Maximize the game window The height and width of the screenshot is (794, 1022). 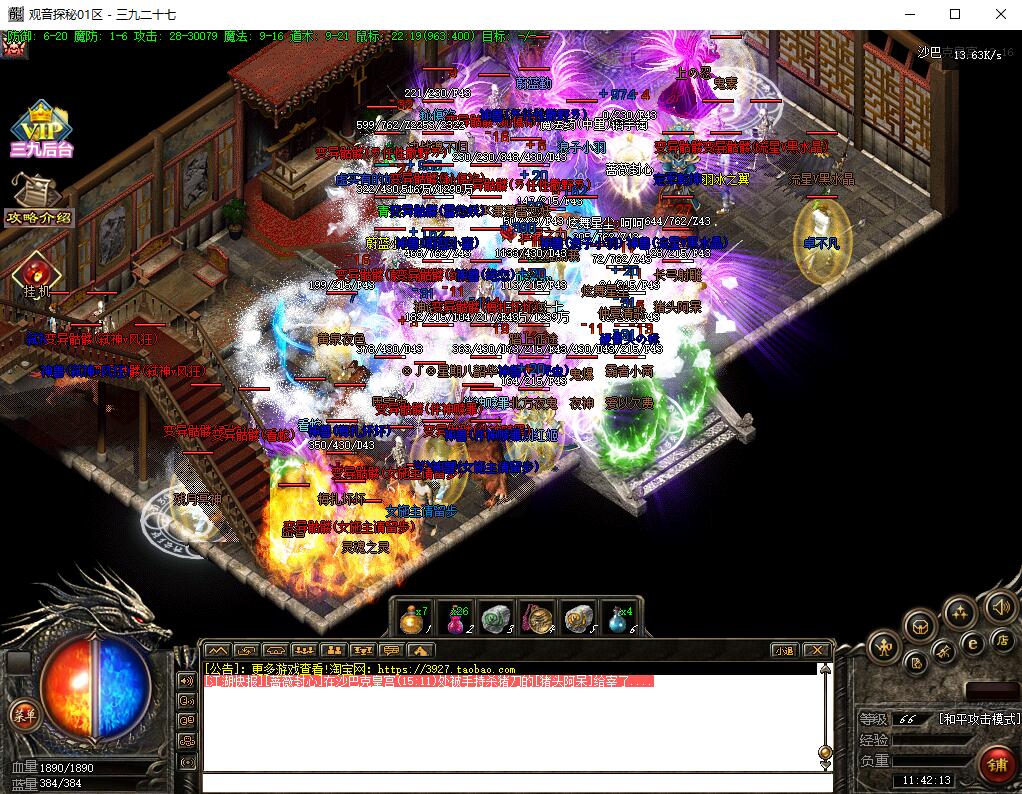[x=954, y=14]
